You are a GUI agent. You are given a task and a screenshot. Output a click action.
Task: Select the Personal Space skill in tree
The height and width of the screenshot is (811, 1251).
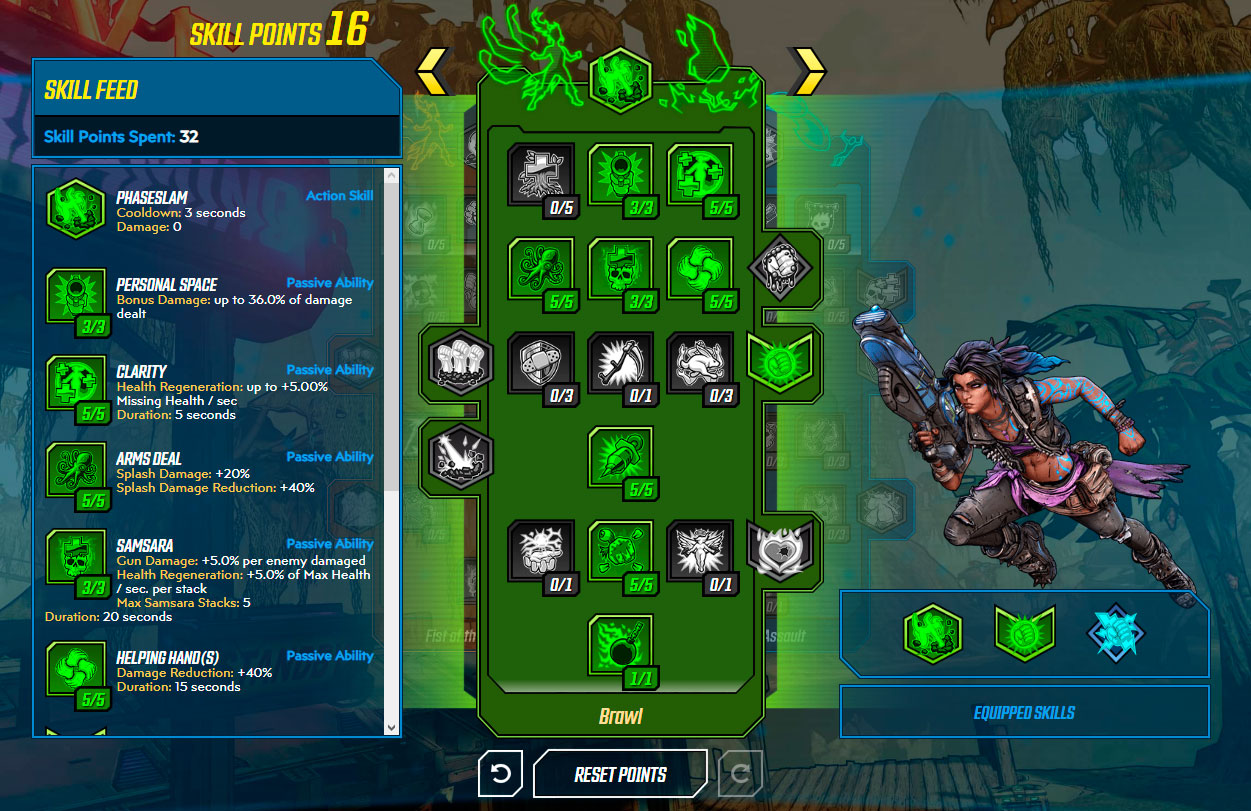[x=620, y=176]
